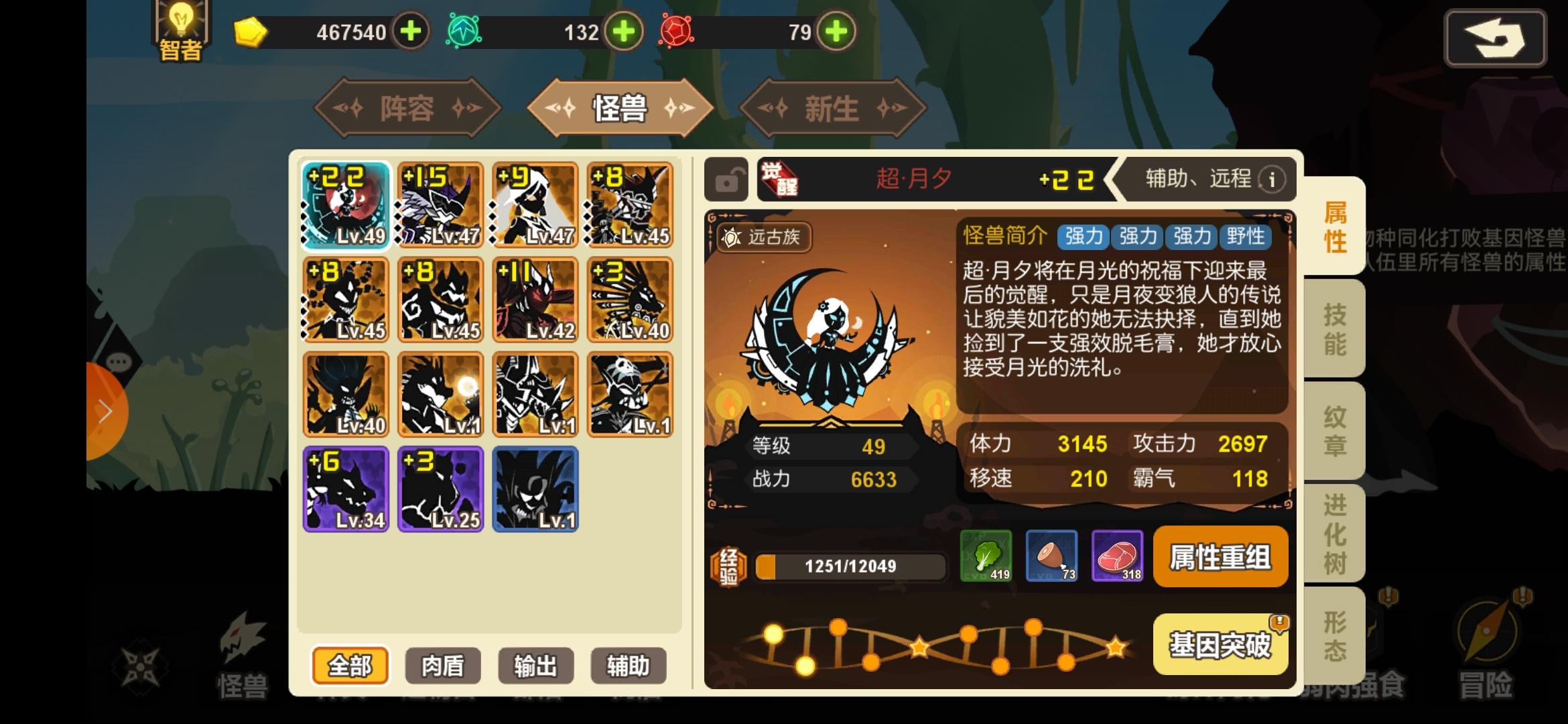Viewport: 1568px width, 724px height.
Task: Open the info icon next to 辅助、远程
Action: tap(1270, 180)
